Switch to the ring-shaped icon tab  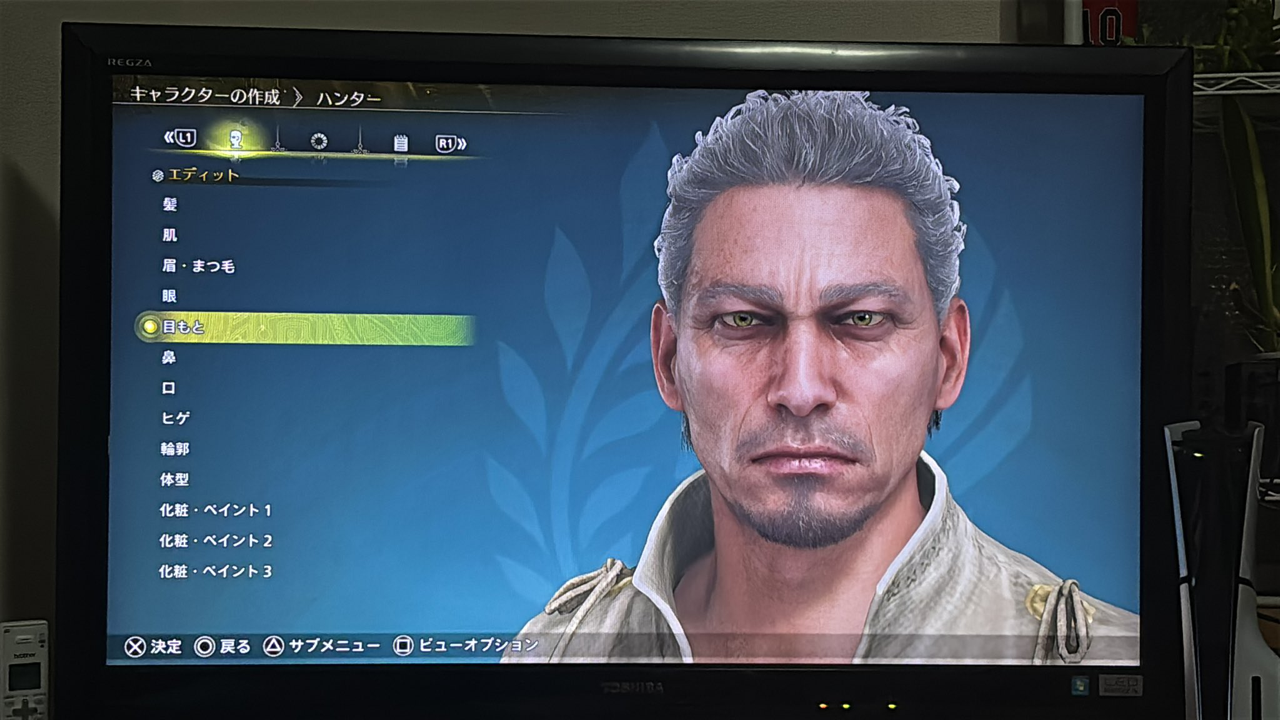tap(319, 142)
